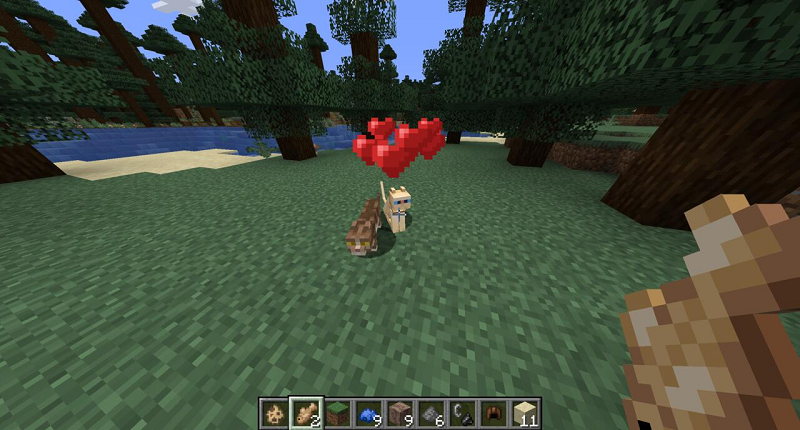Pick the brown block stack of nine

pyautogui.click(x=400, y=412)
